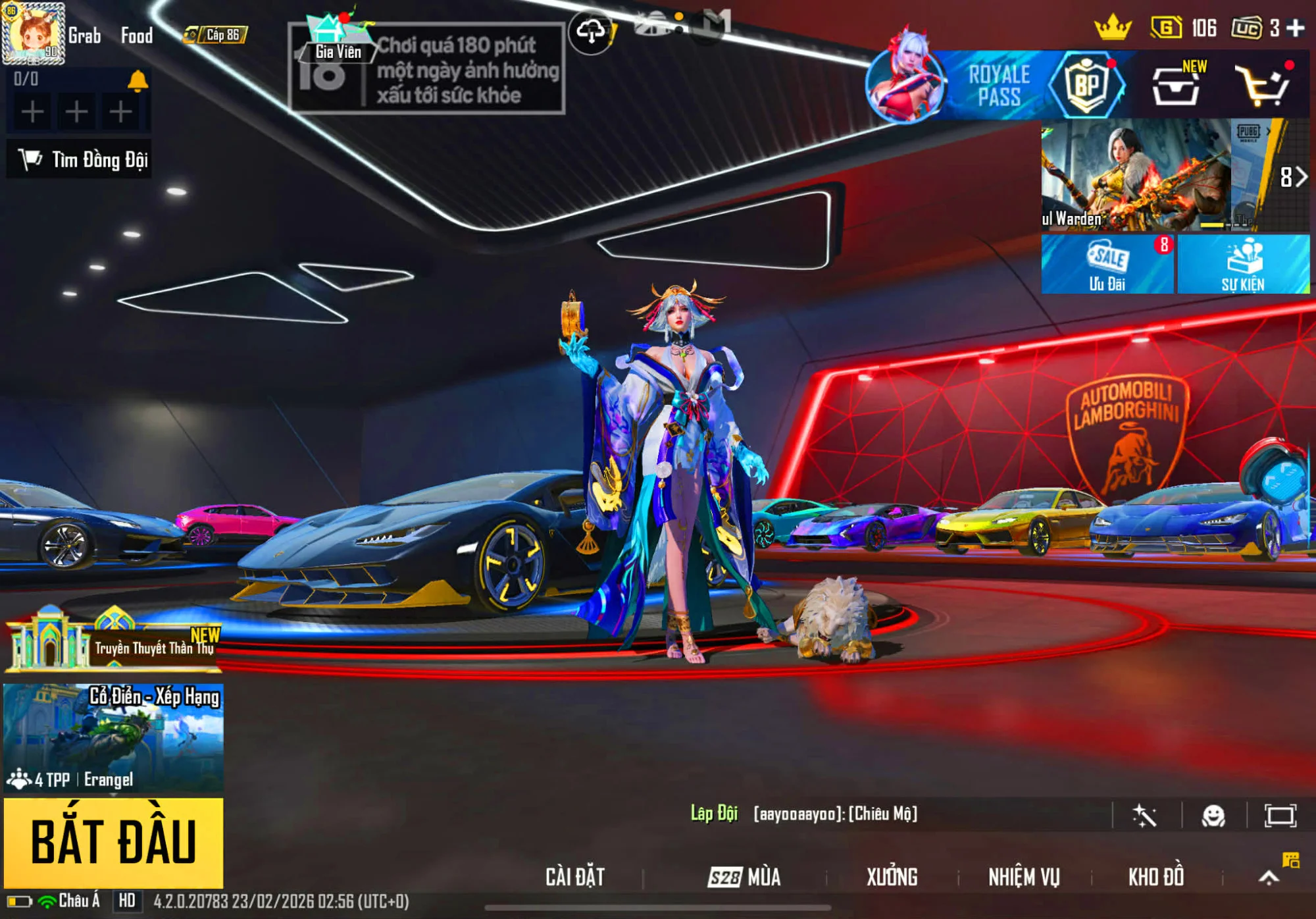Open the Ưu Đãi sale offers

click(1107, 265)
